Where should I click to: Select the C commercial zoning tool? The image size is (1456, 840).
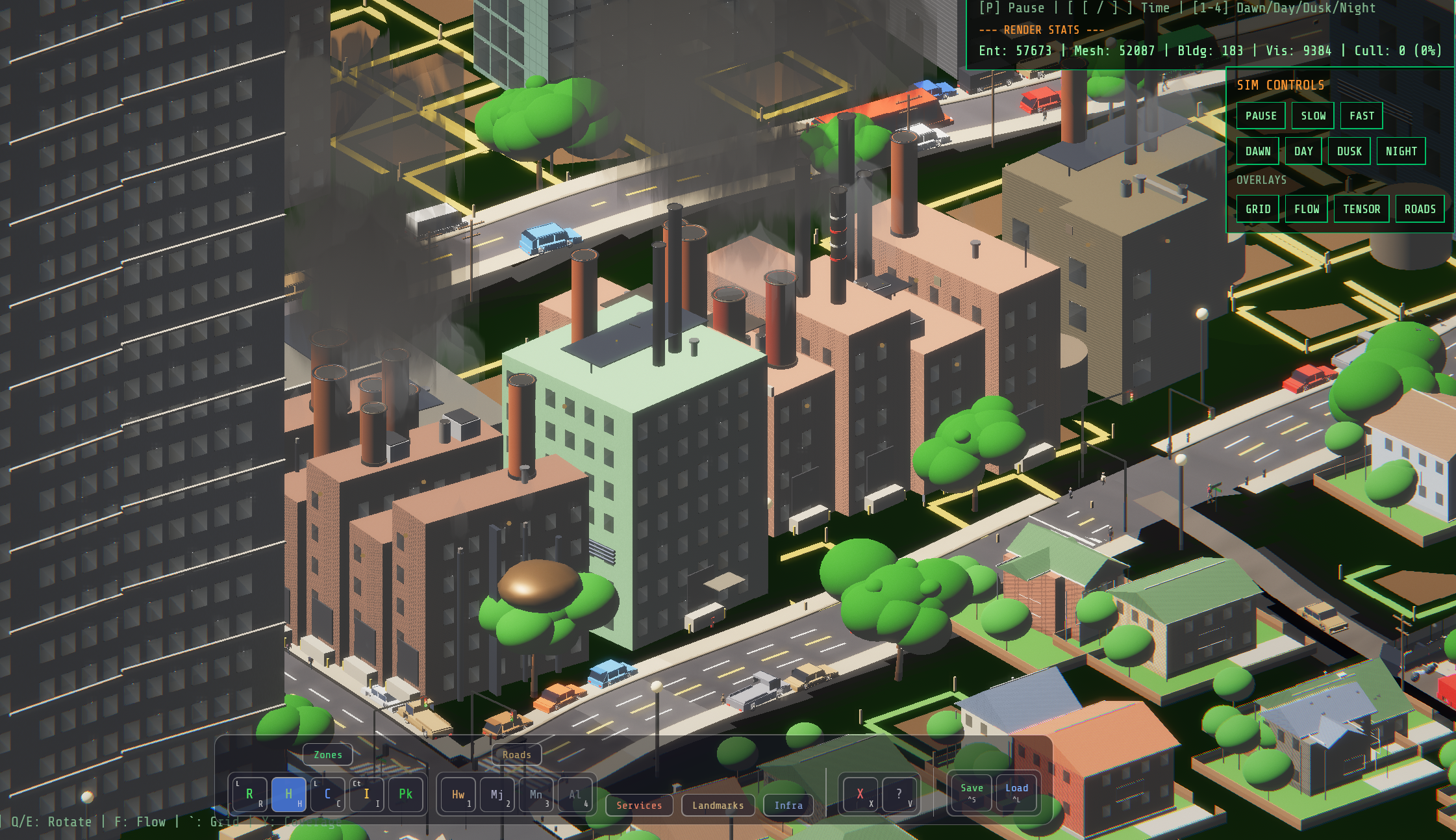(x=328, y=793)
